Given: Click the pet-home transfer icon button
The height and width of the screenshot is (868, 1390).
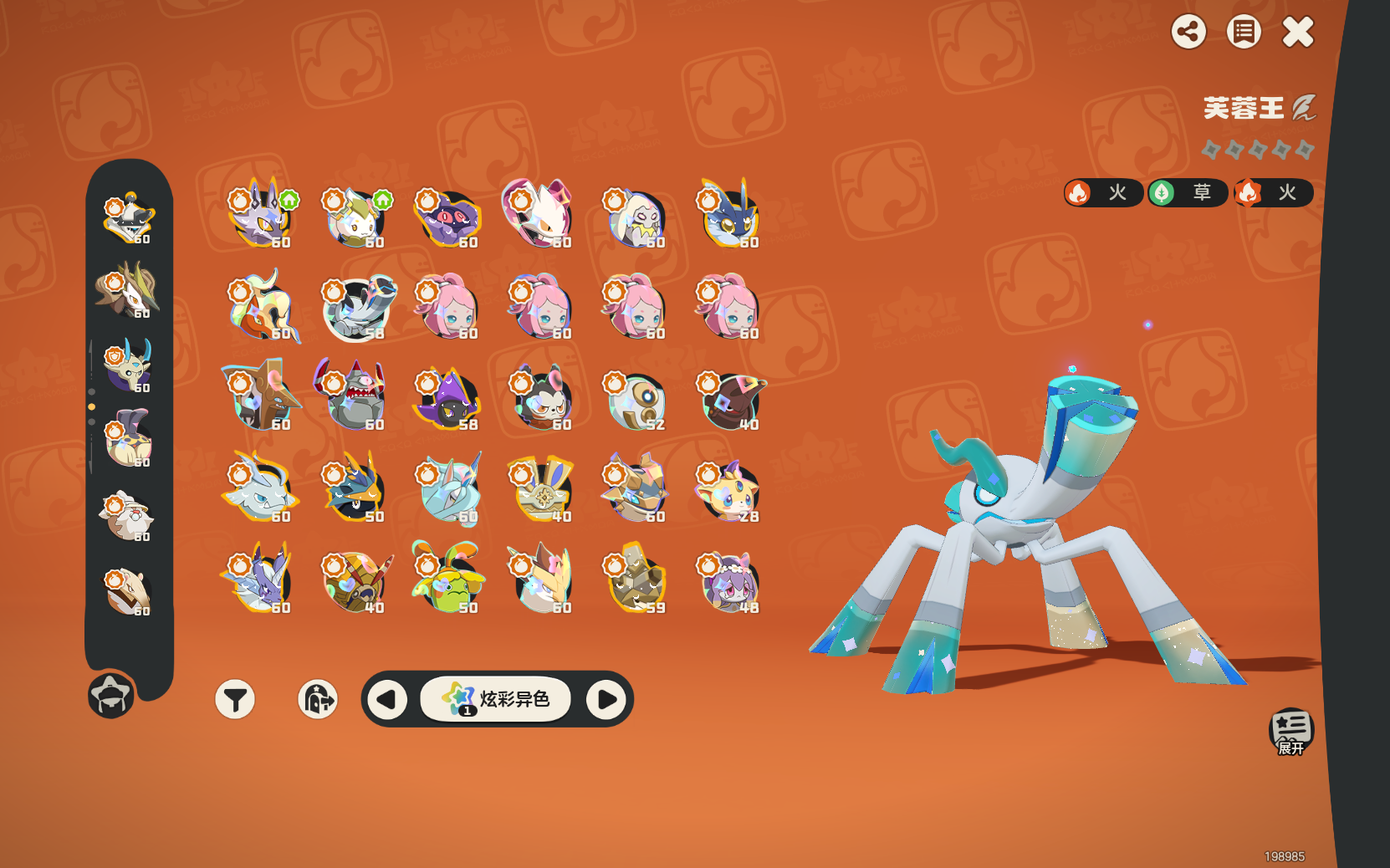Looking at the screenshot, I should tap(318, 699).
